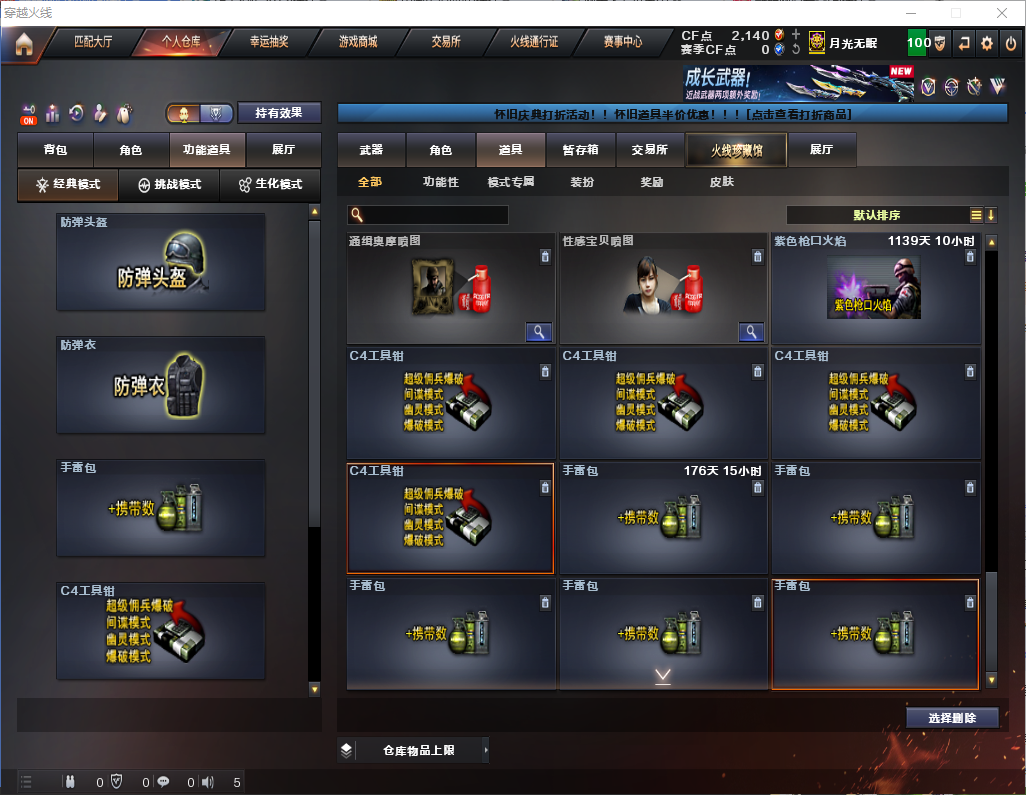Click the 持有效果 button
Viewport: 1026px width, 795px height.
tap(279, 113)
